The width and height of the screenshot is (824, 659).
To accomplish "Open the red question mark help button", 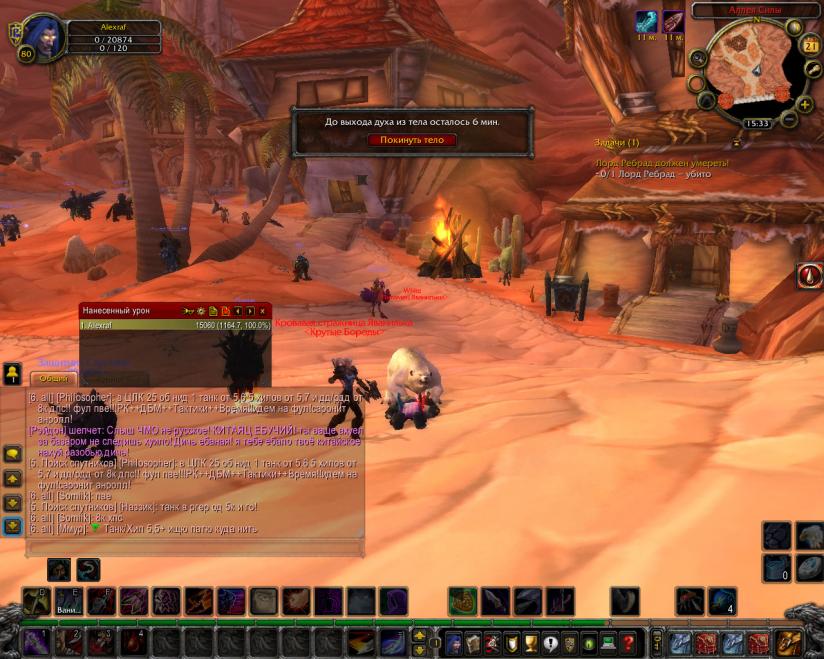I will (628, 642).
